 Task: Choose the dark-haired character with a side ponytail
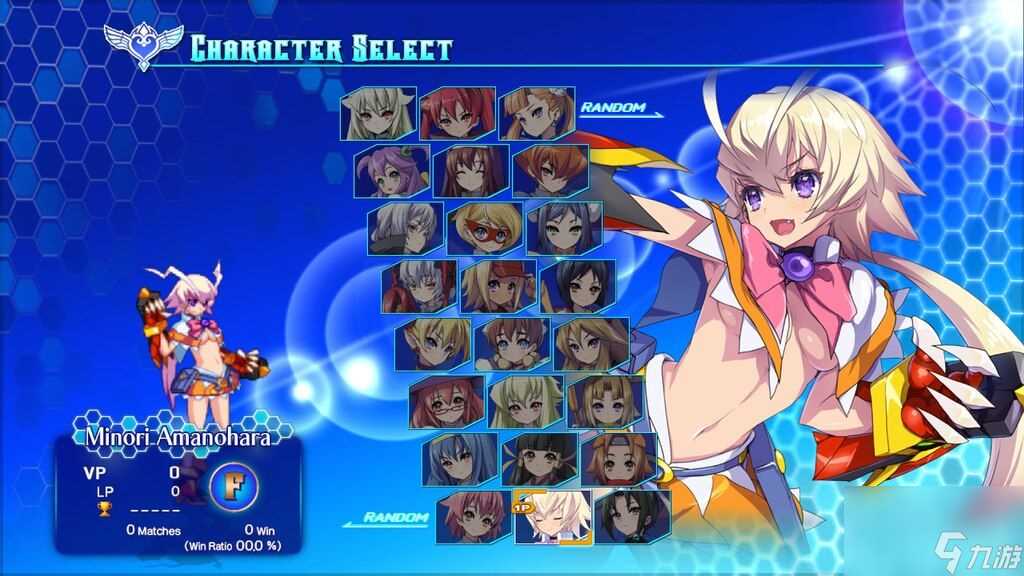pos(631,516)
